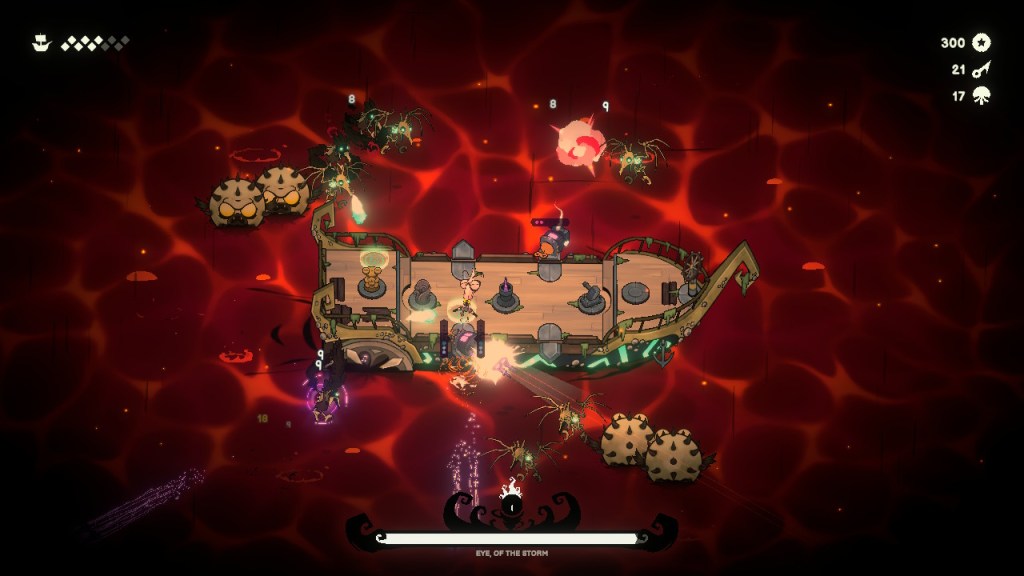Click the ship hull icon
Image resolution: width=1024 pixels, height=576 pixels.
[41, 43]
